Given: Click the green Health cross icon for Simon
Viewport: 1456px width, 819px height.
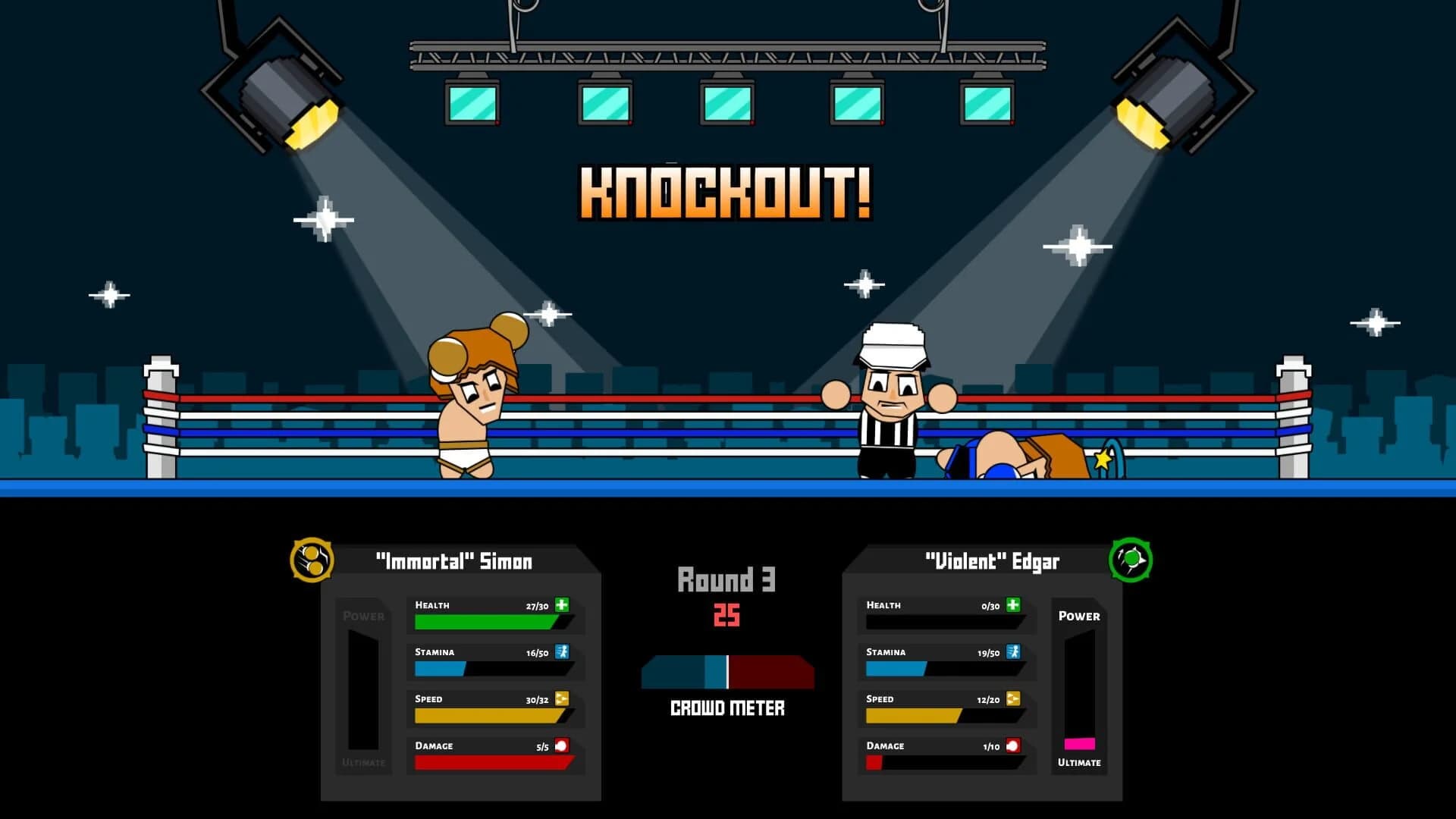Looking at the screenshot, I should click(x=563, y=604).
